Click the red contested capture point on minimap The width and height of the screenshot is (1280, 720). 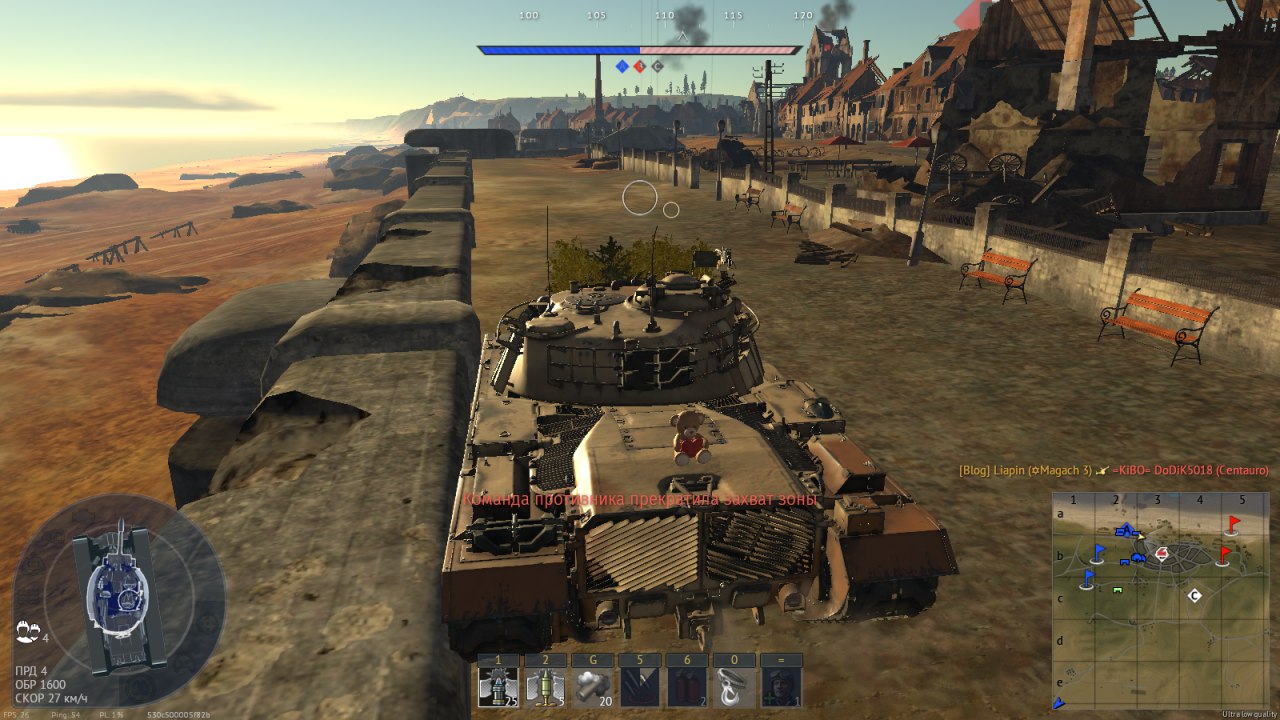1161,552
